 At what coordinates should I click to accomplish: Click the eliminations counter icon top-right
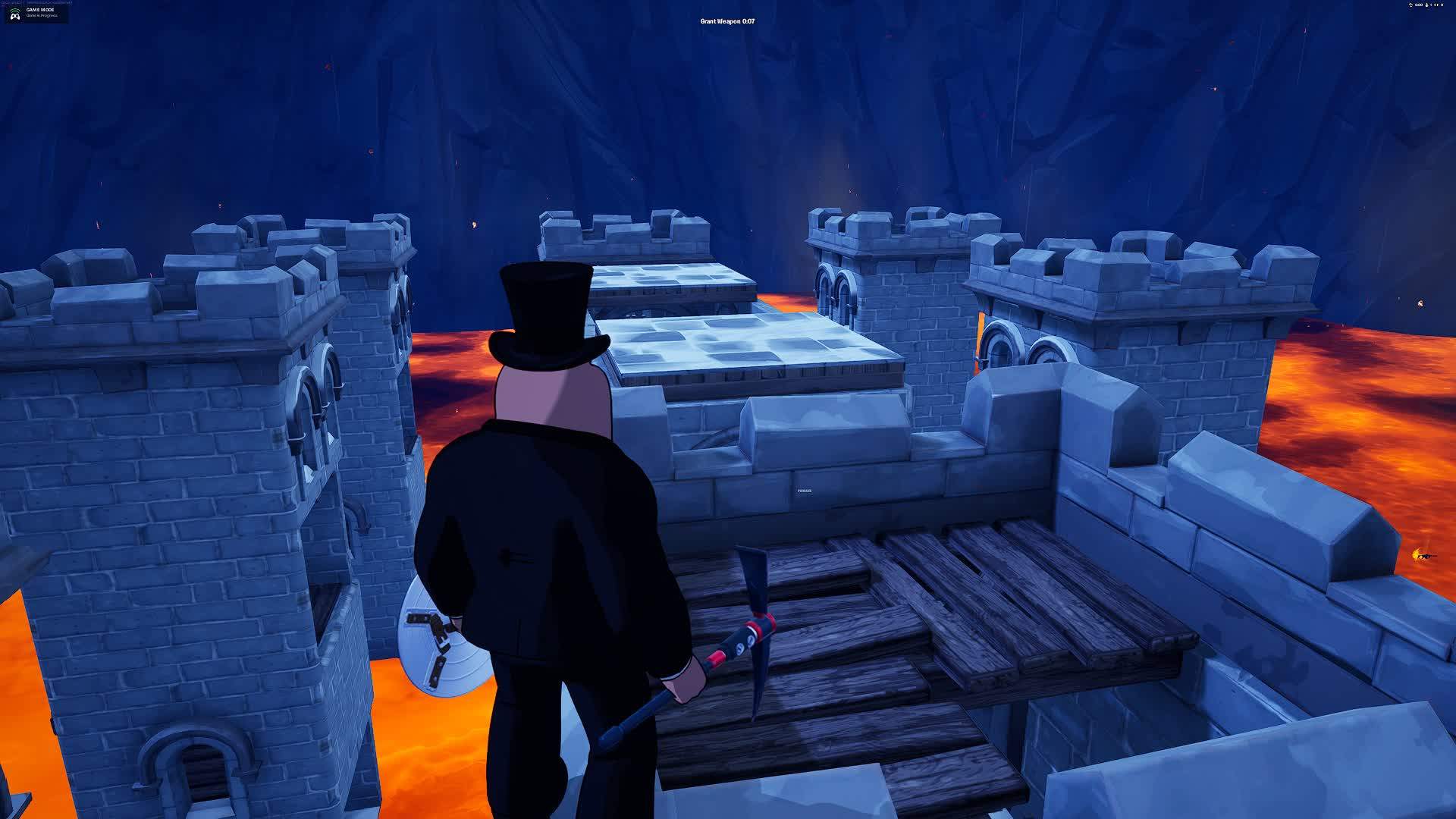1442,5
